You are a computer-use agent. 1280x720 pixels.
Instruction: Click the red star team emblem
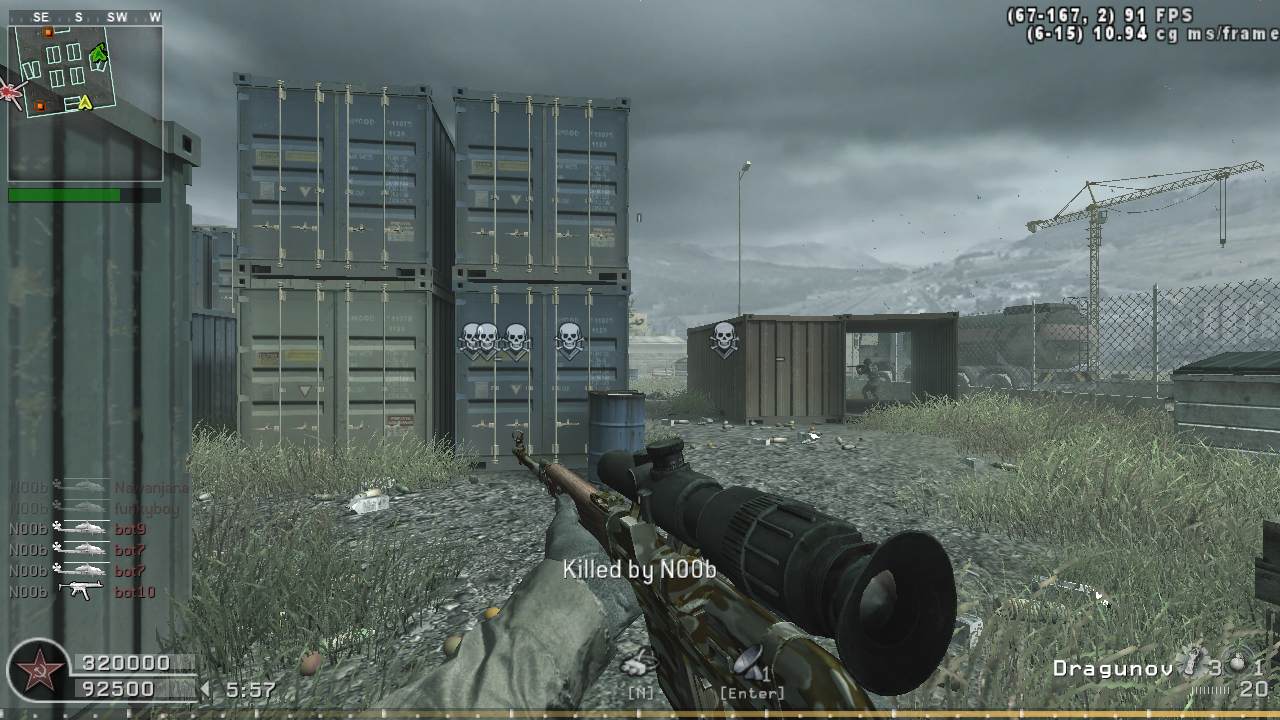pos(38,670)
